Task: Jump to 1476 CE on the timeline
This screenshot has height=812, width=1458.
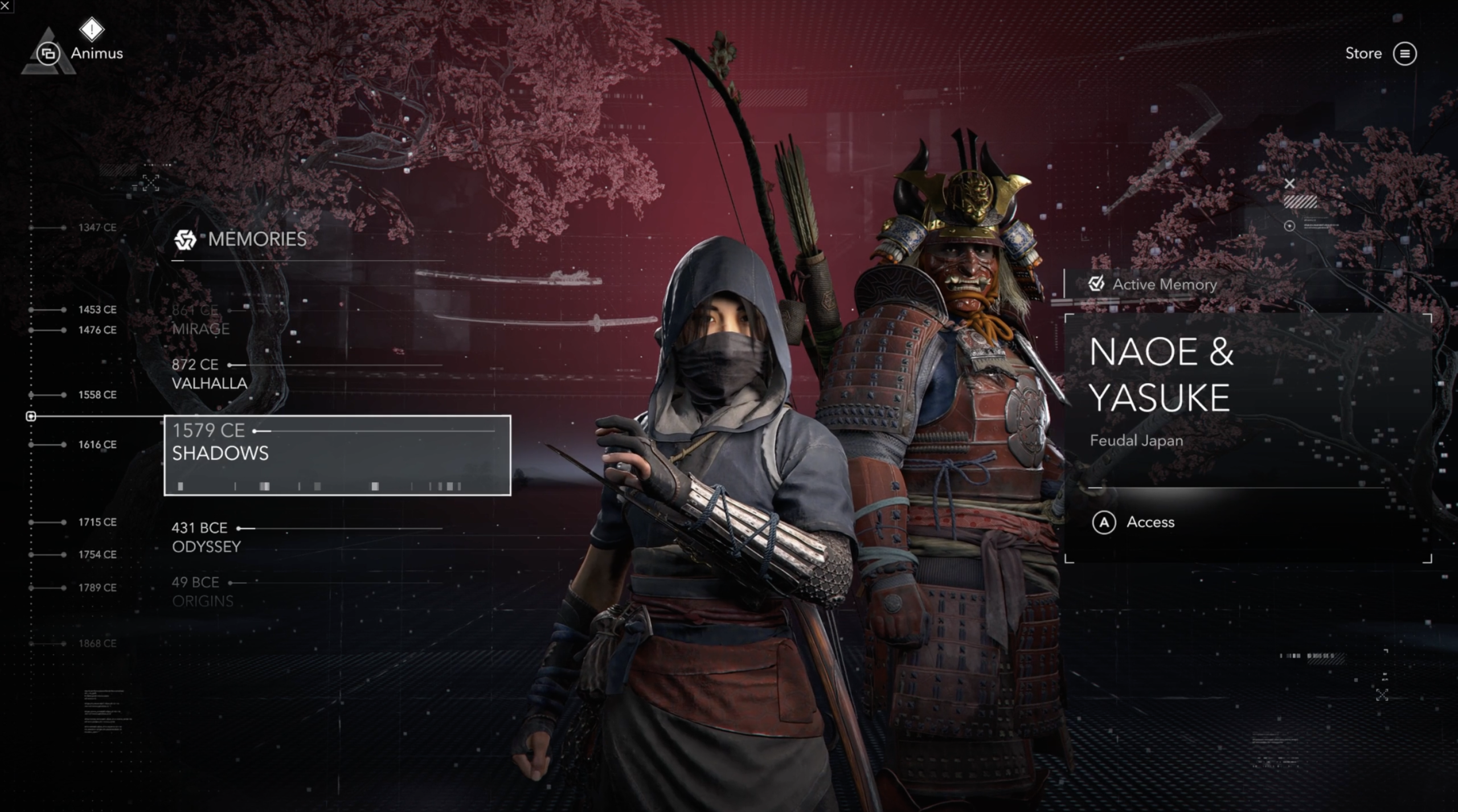Action: point(97,330)
